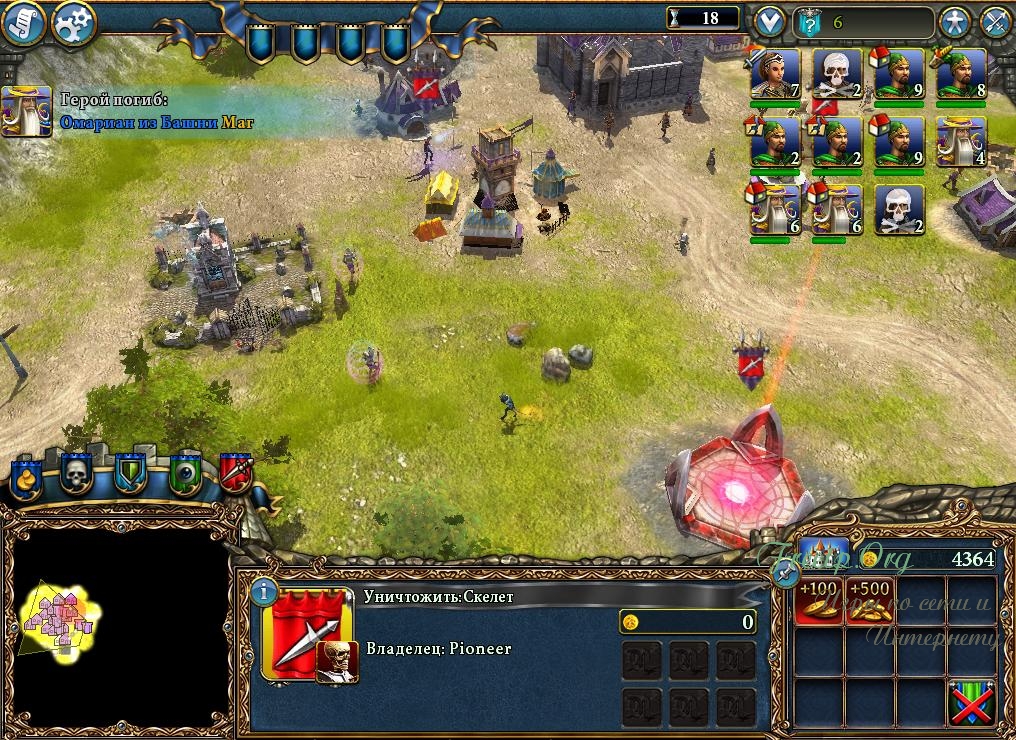Viewport: 1016px width, 740px height.
Task: Open the scroll menu button
Action: point(24,23)
